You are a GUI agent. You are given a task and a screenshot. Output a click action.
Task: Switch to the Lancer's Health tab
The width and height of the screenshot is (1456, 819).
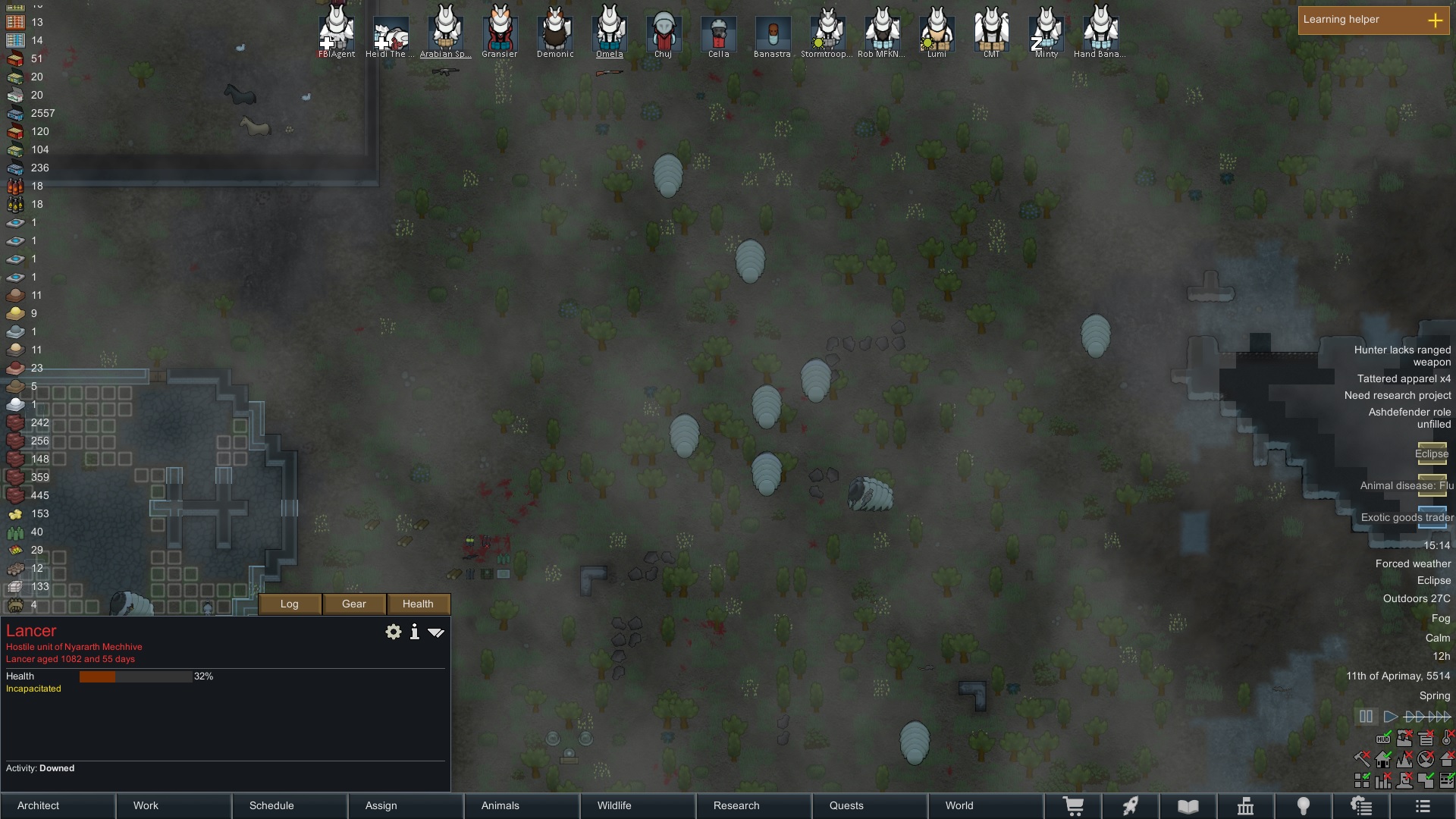[418, 604]
